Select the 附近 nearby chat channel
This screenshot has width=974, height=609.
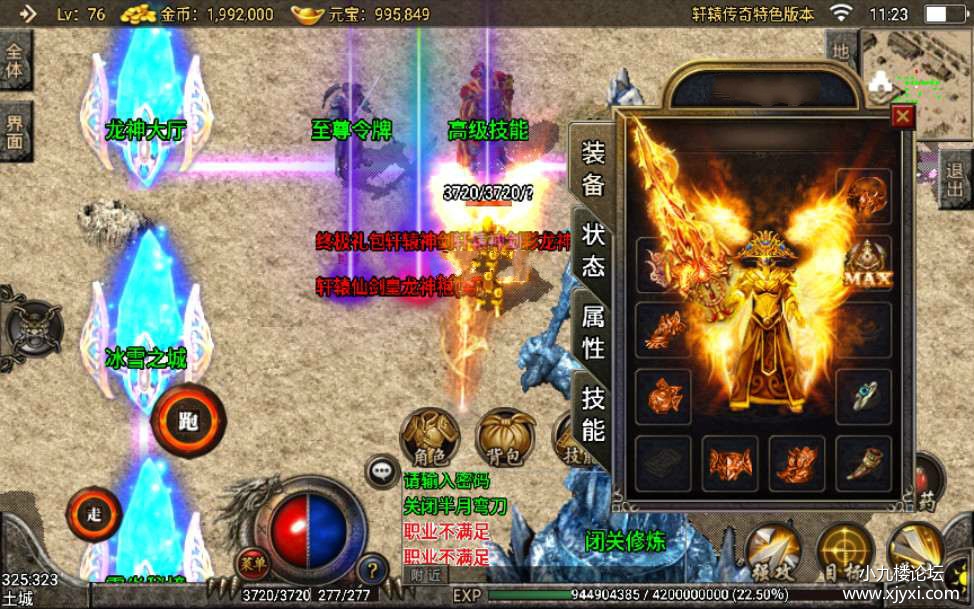click(424, 575)
